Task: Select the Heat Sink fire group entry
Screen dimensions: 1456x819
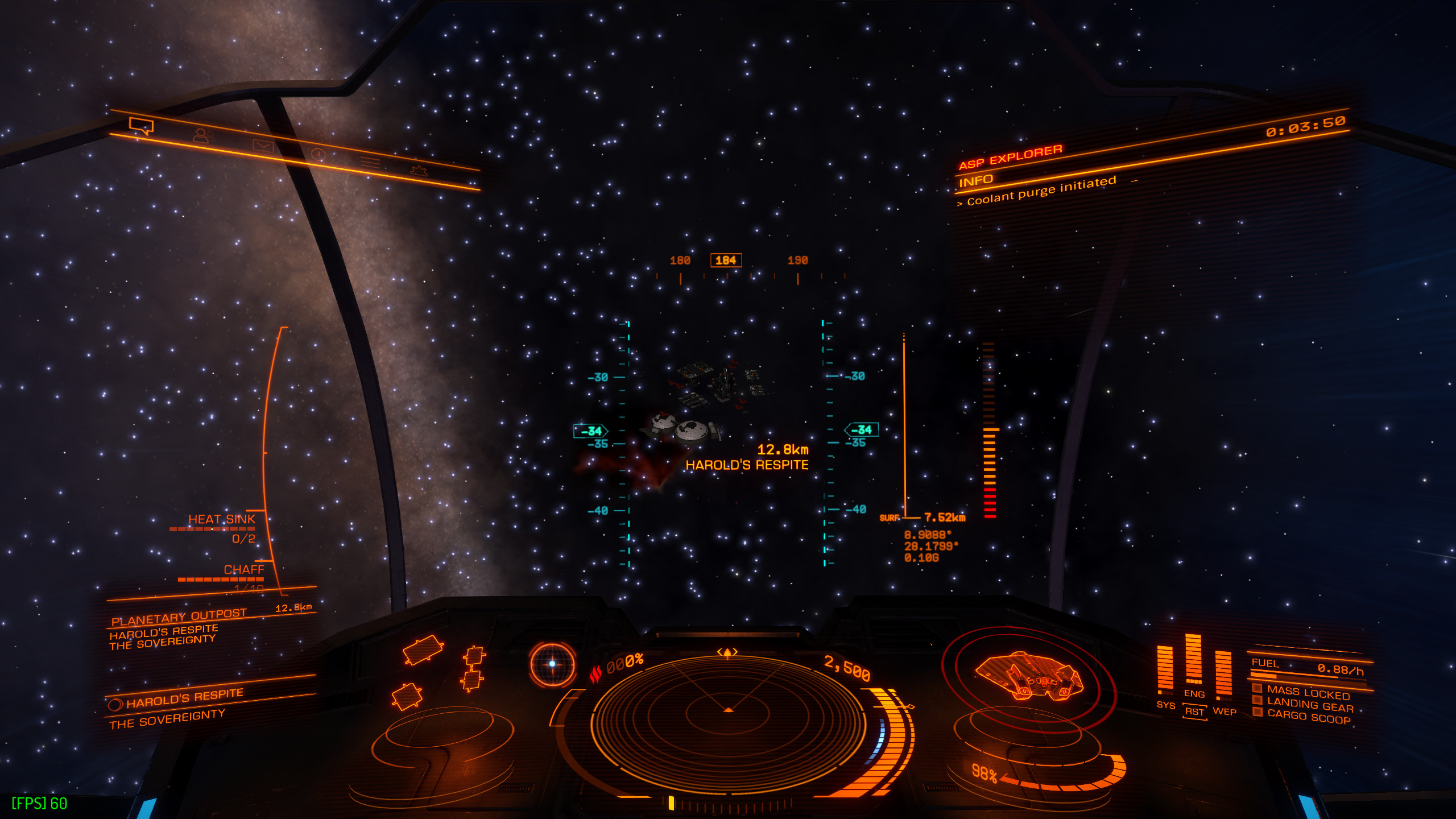Action: [222, 519]
